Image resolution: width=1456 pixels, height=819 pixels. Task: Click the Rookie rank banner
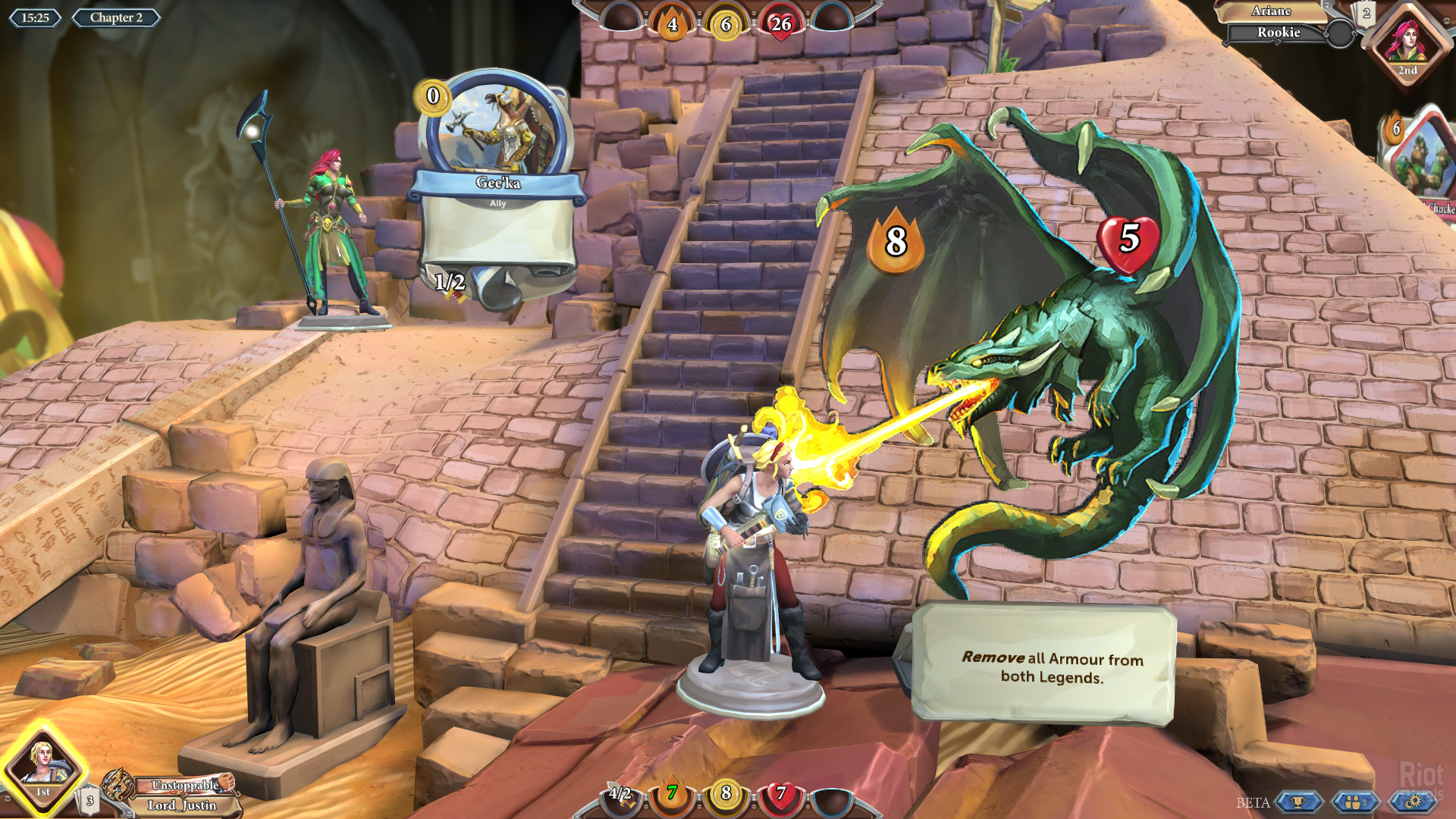click(x=1278, y=33)
